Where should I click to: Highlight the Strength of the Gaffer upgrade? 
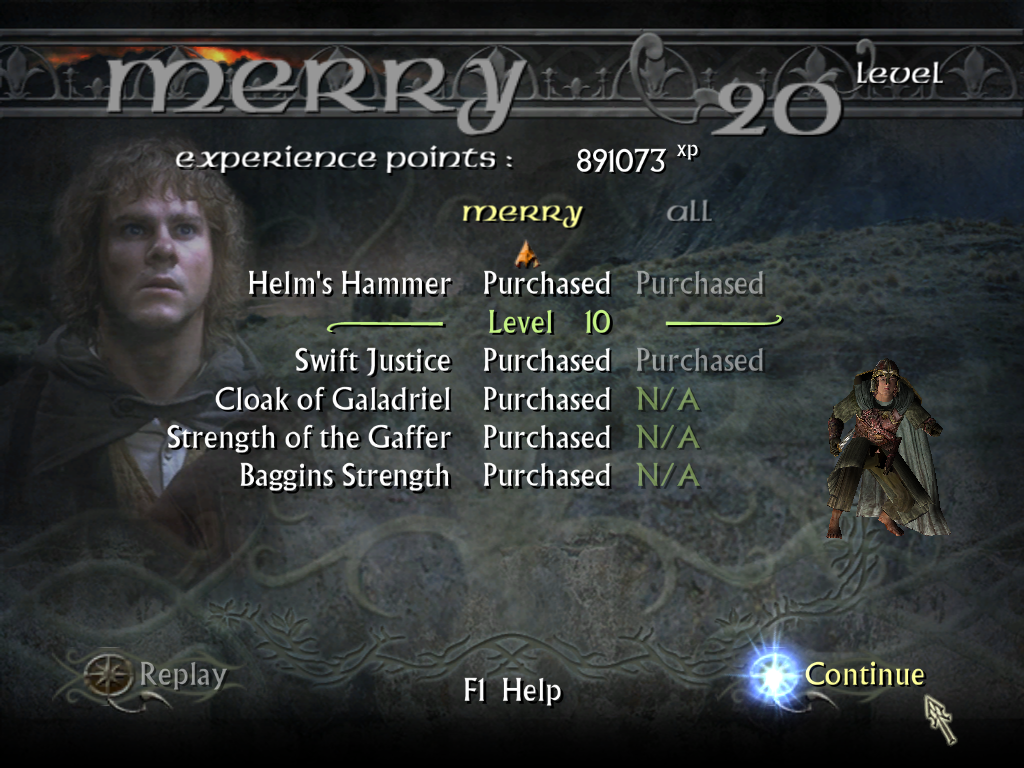coord(309,438)
